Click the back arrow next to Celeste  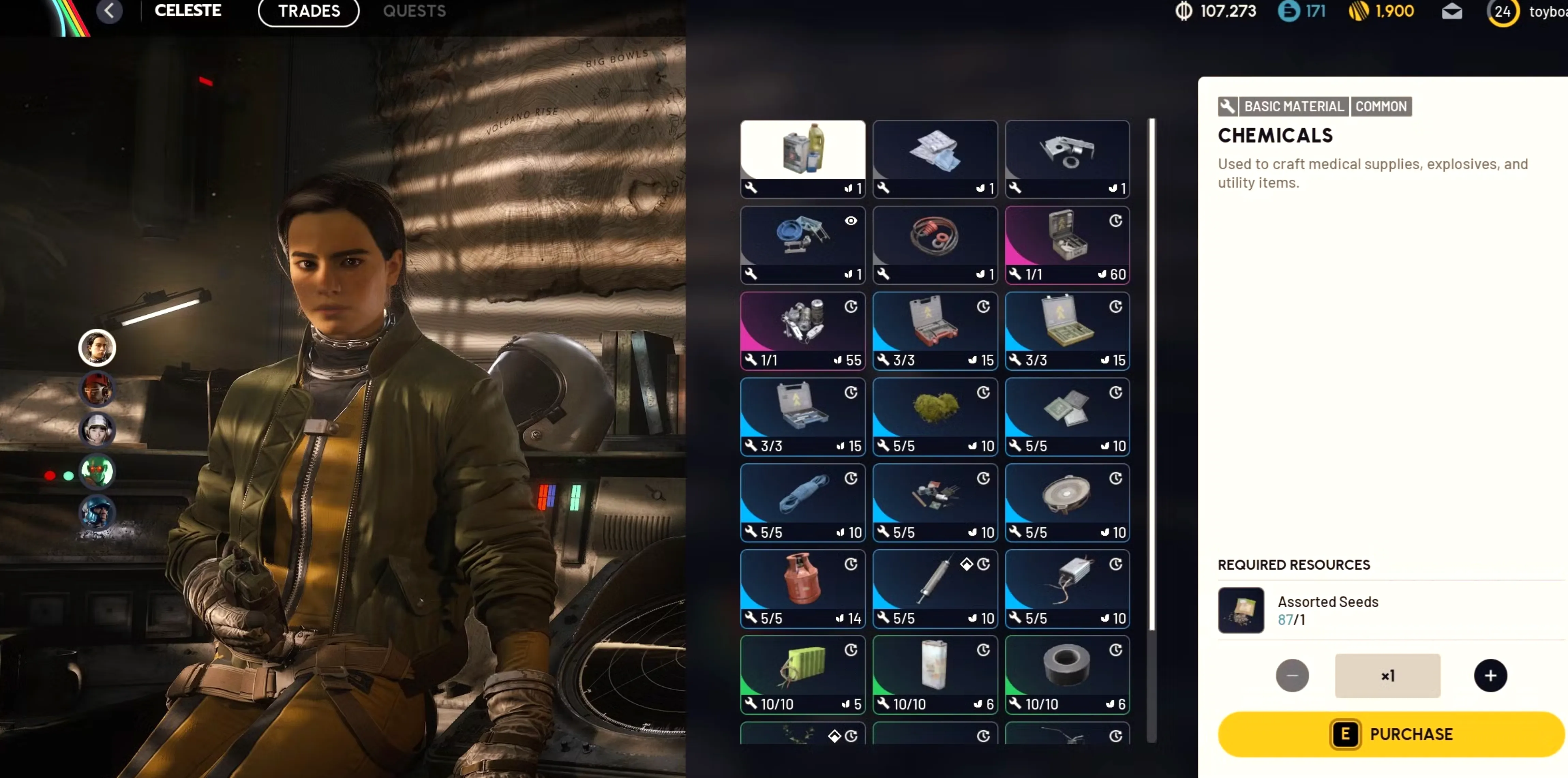point(109,11)
